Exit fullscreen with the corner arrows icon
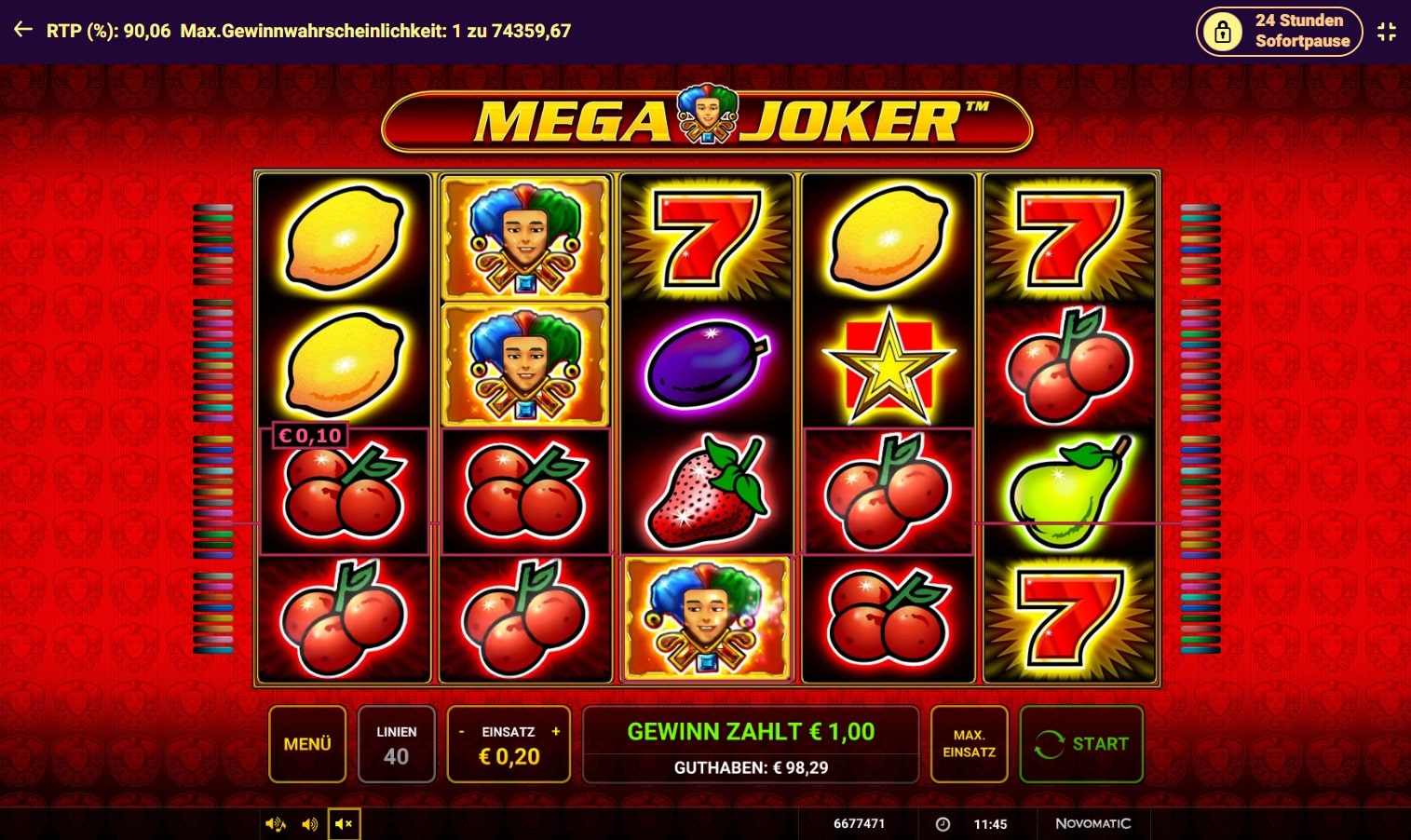The image size is (1411, 840). (1387, 31)
